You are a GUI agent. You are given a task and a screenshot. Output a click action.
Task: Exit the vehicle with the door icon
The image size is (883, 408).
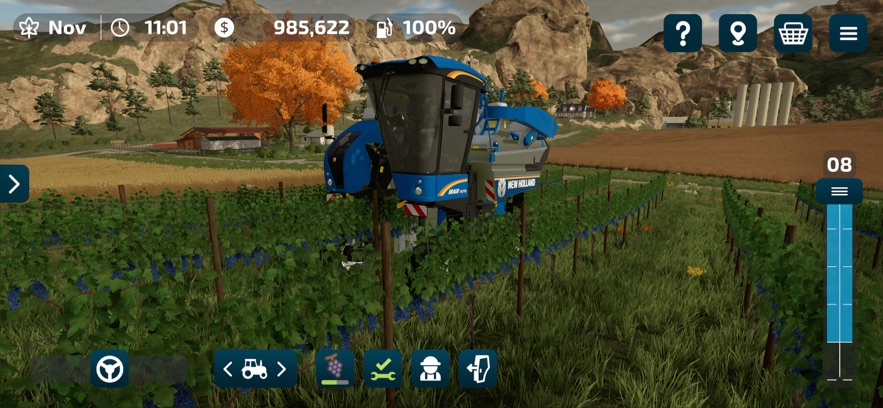pyautogui.click(x=478, y=369)
